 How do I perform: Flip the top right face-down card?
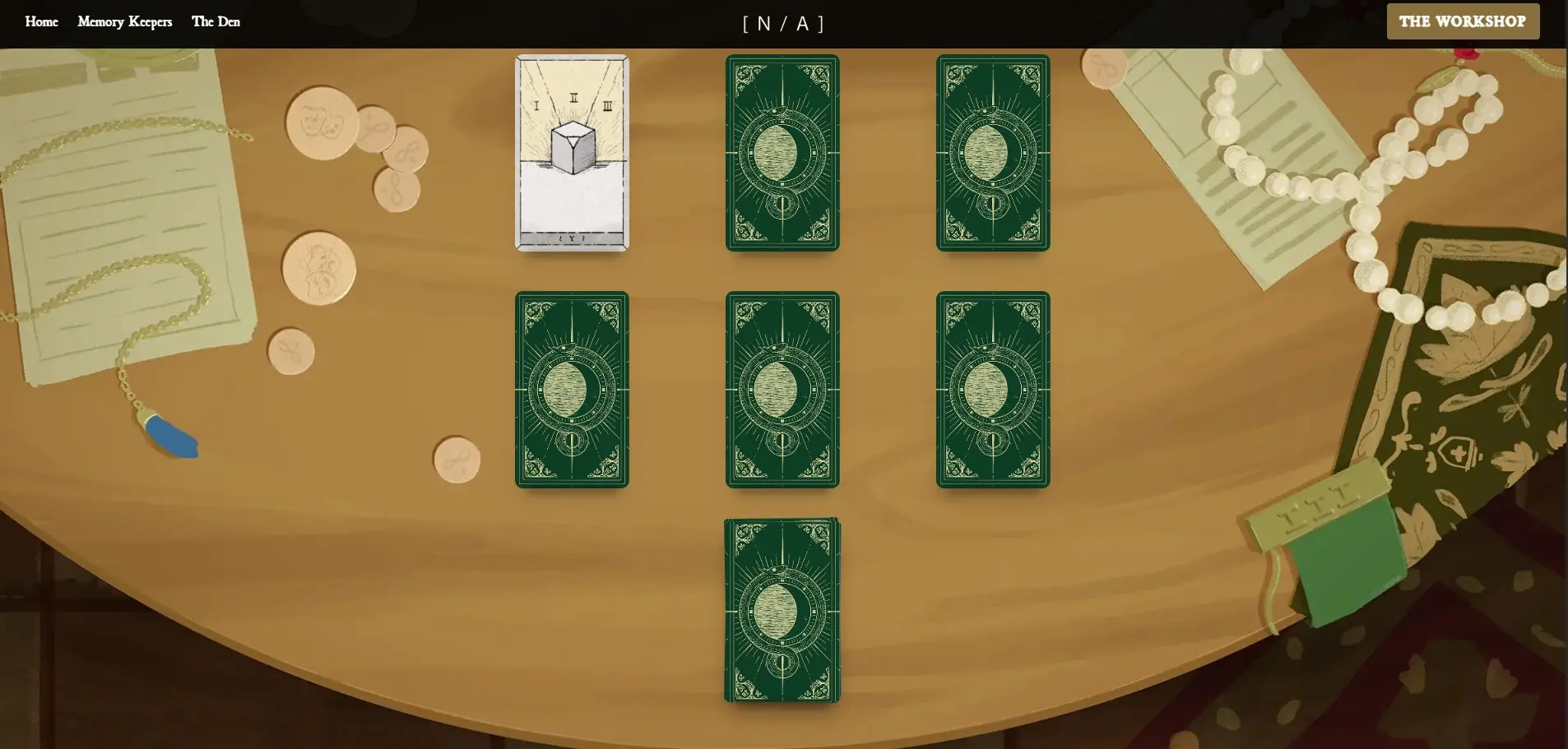(x=994, y=152)
